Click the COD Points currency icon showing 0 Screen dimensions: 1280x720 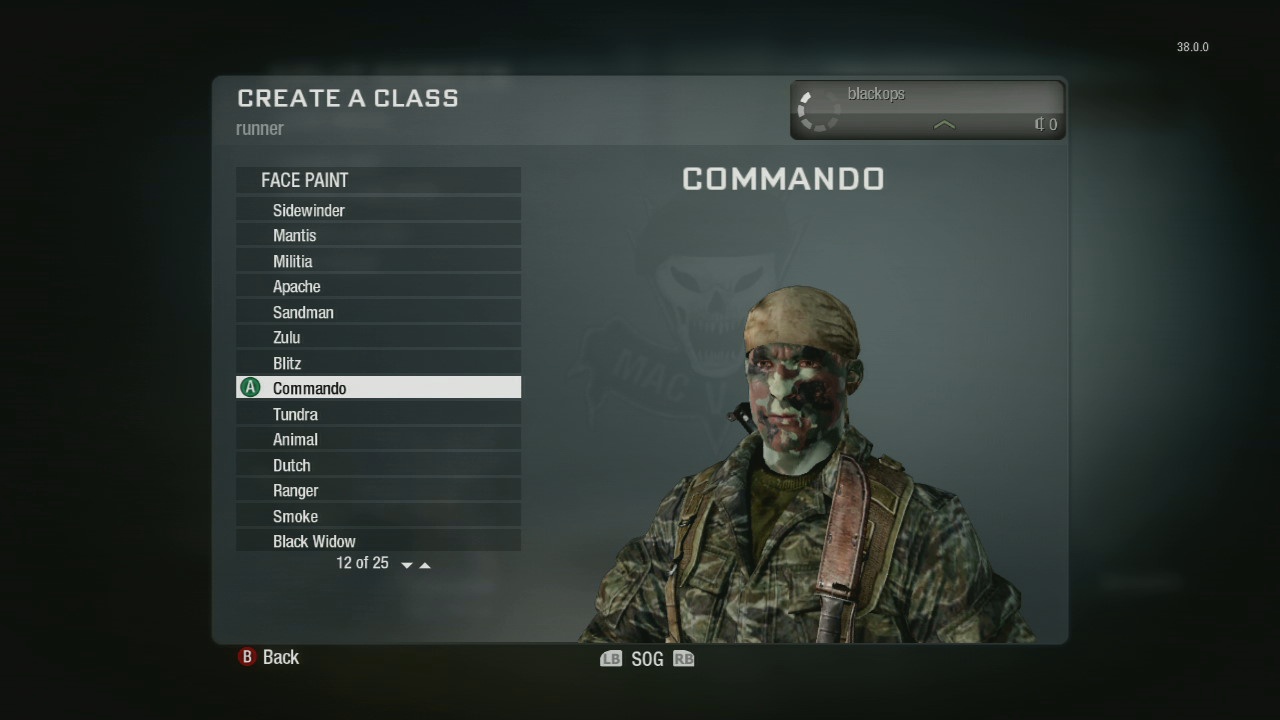click(1040, 124)
